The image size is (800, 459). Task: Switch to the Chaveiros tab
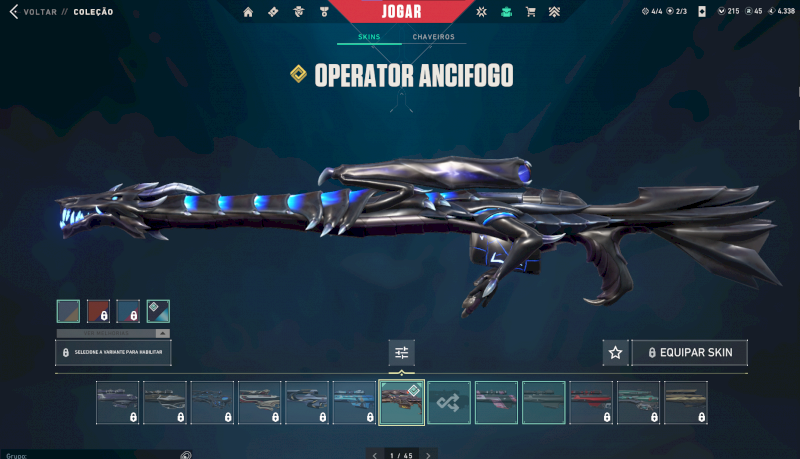[x=433, y=37]
